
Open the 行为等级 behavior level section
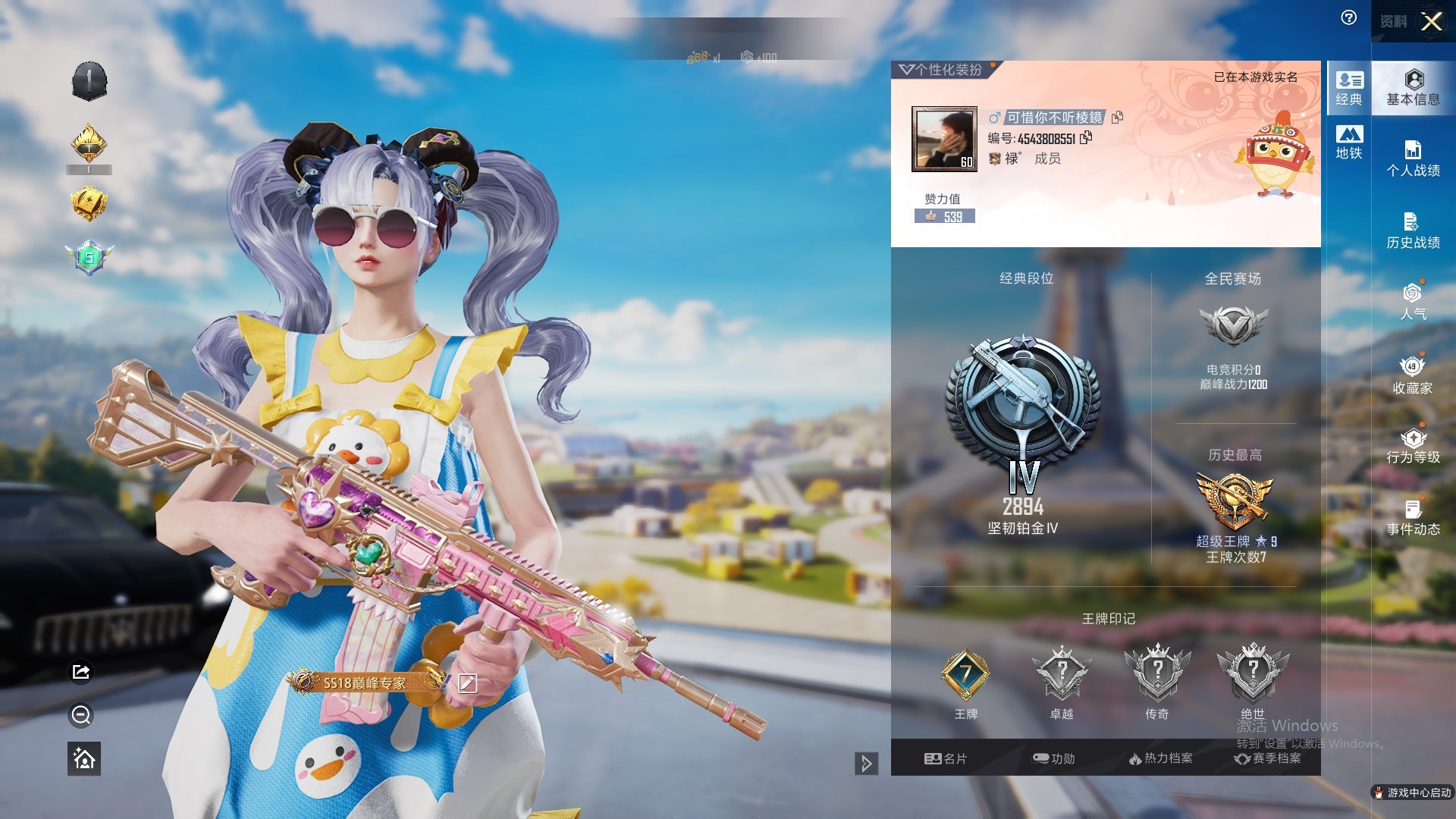pyautogui.click(x=1413, y=446)
